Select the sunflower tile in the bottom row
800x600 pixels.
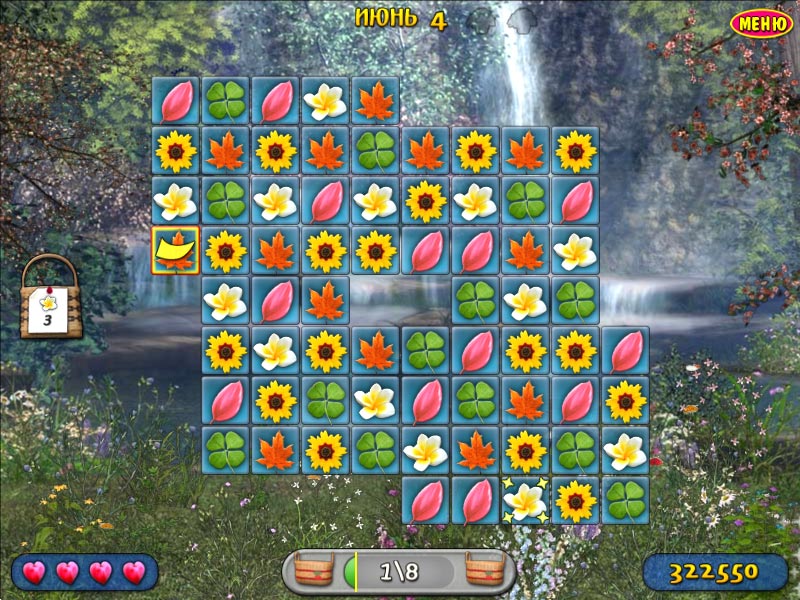pyautogui.click(x=575, y=500)
